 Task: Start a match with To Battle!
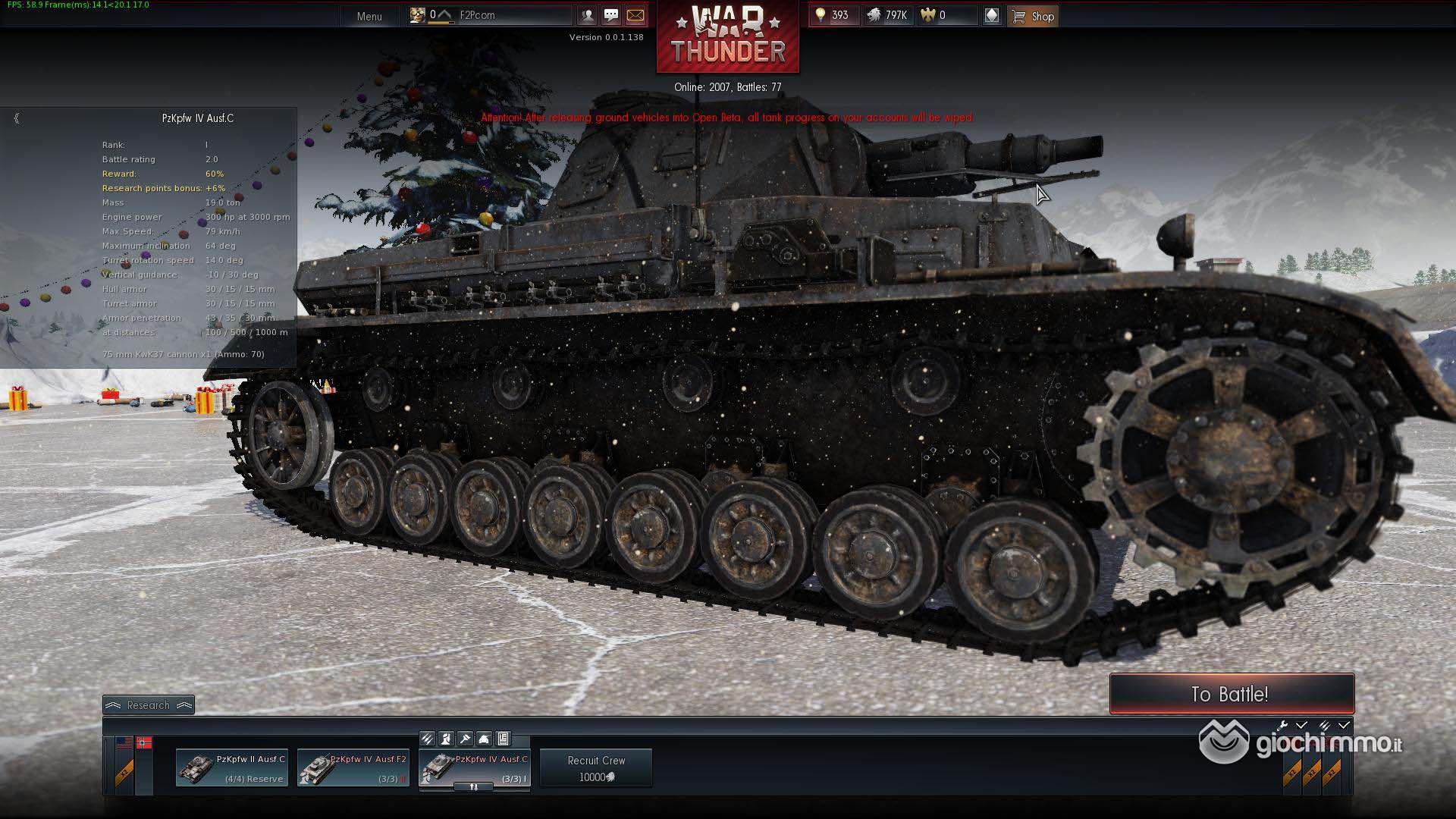[x=1231, y=694]
